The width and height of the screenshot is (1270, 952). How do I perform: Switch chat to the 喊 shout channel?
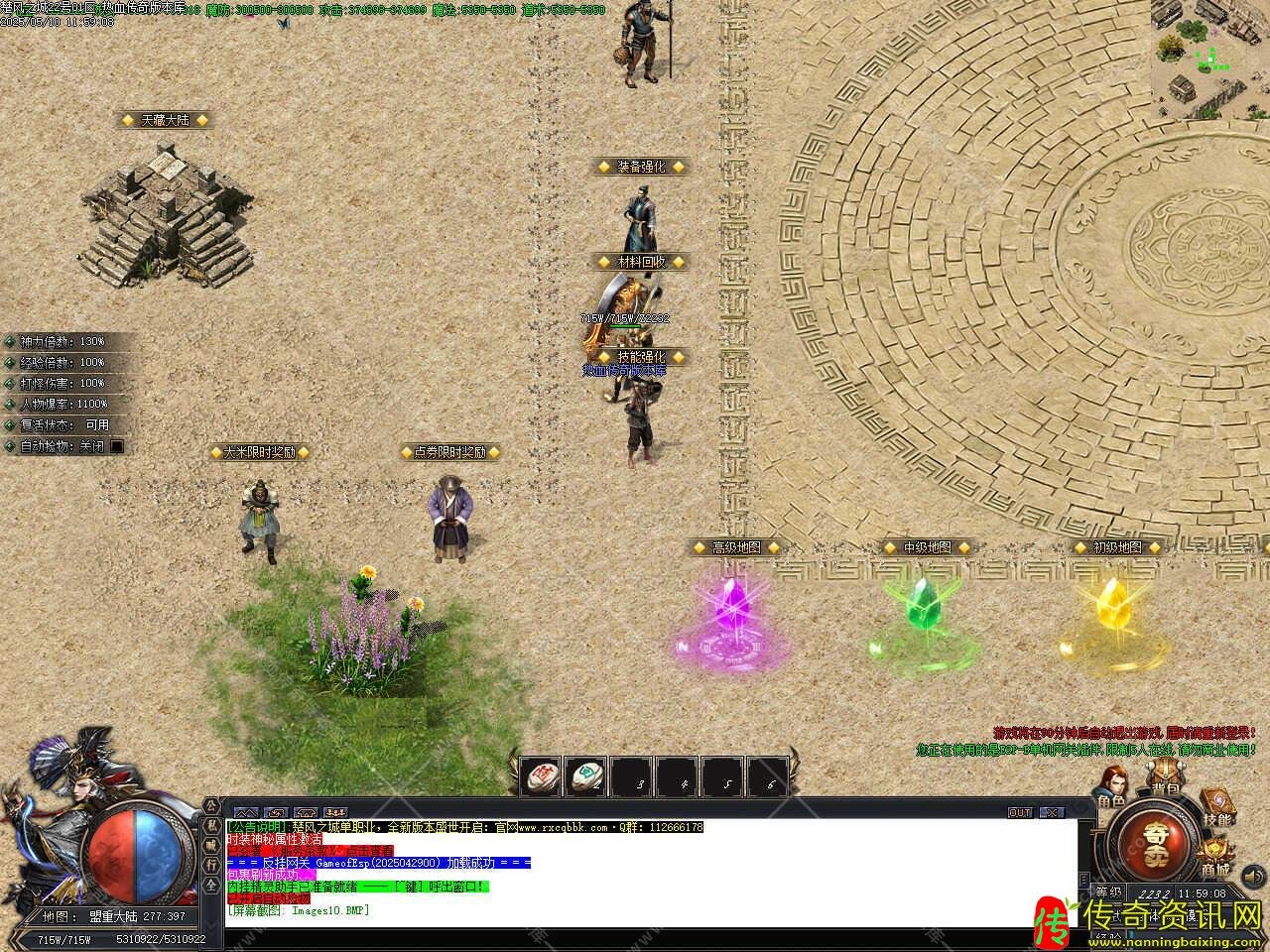point(211,845)
